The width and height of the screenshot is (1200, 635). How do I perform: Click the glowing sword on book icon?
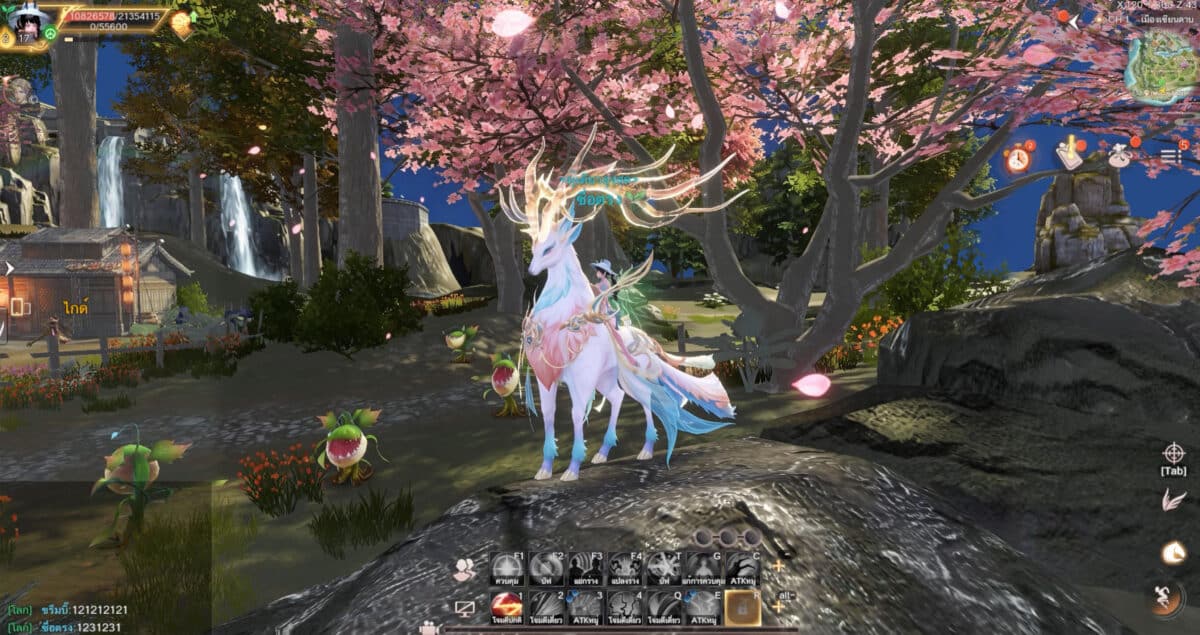point(1069,153)
